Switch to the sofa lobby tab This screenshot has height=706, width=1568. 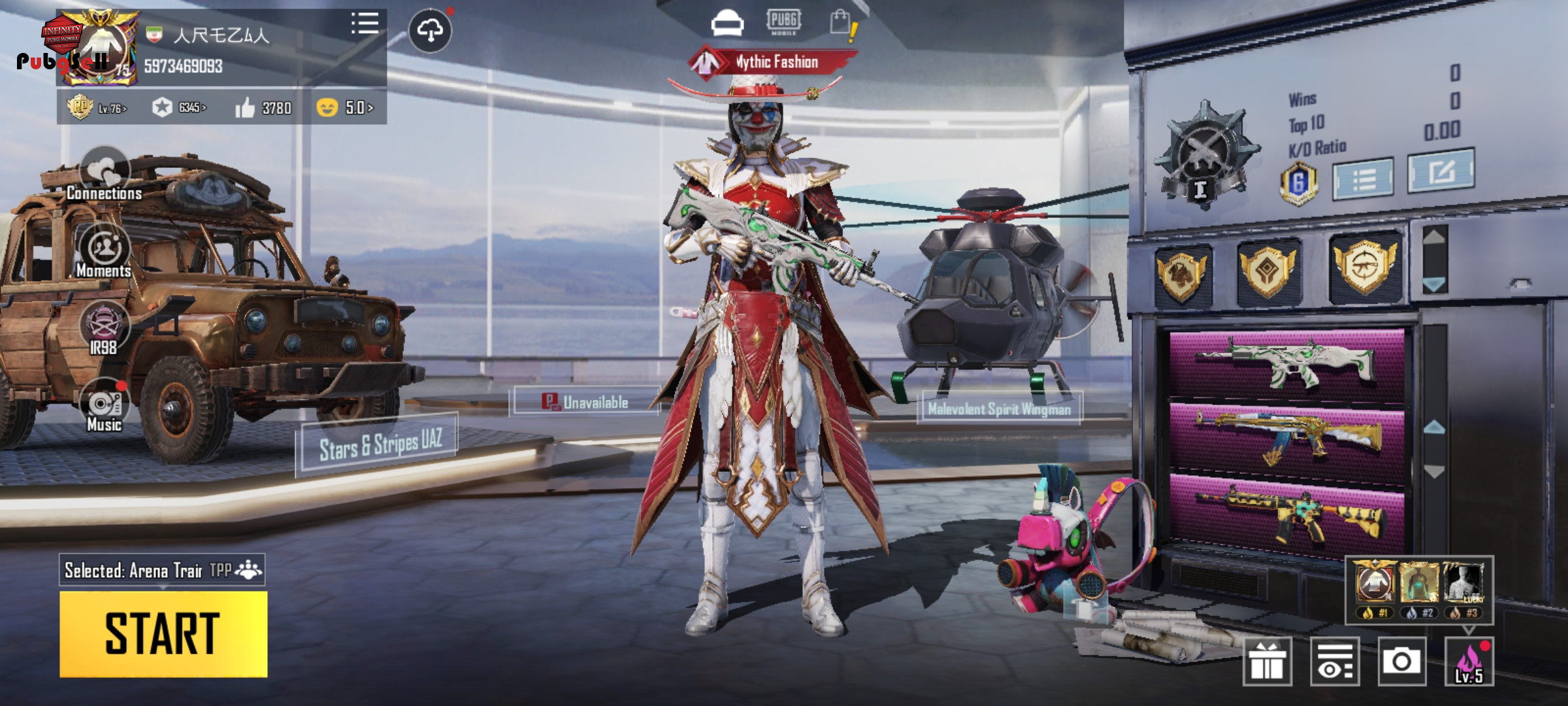pyautogui.click(x=727, y=24)
